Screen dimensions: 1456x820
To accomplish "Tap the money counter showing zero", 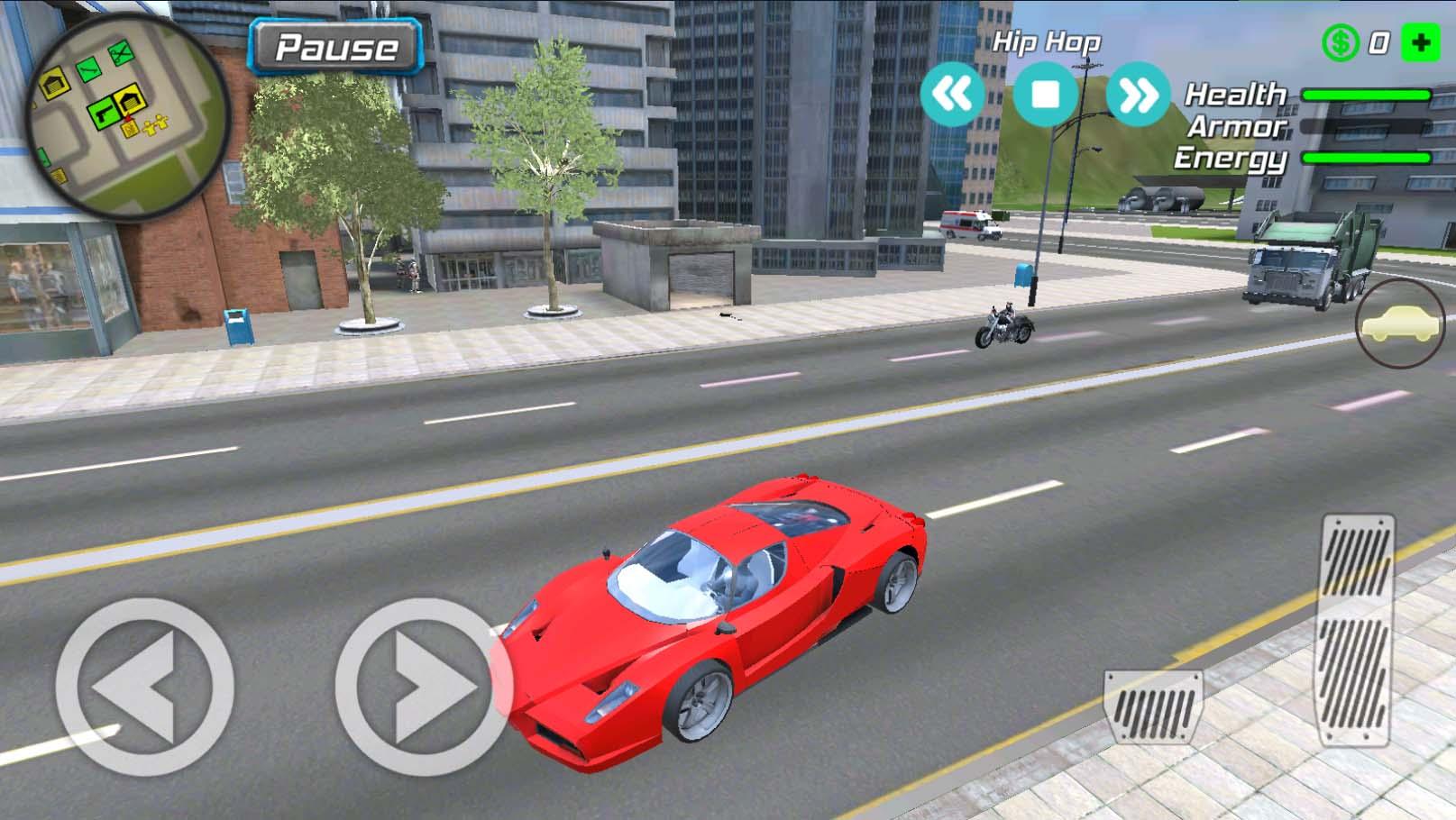I will point(1379,41).
